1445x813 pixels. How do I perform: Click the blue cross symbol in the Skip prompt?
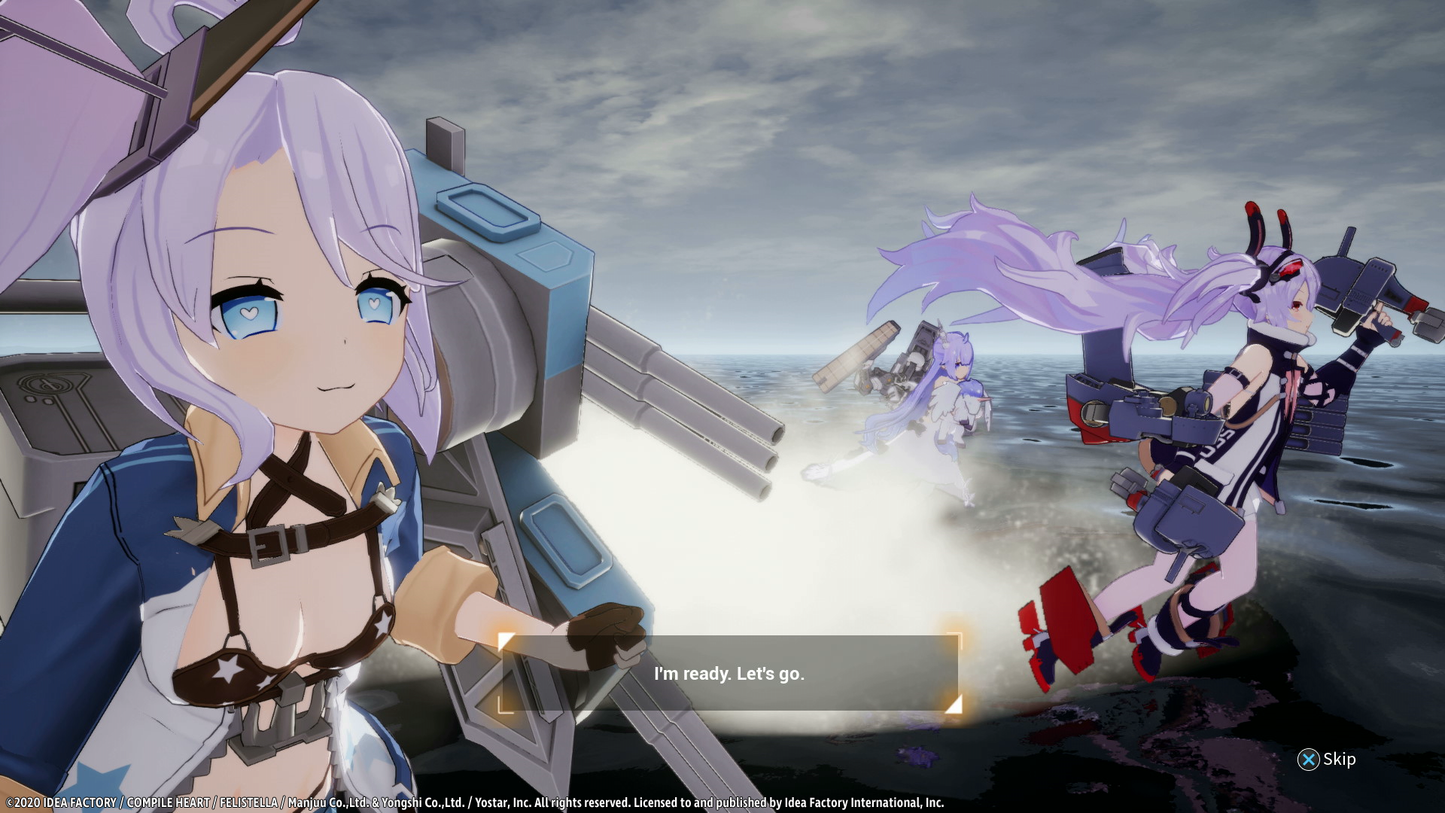[x=1308, y=760]
